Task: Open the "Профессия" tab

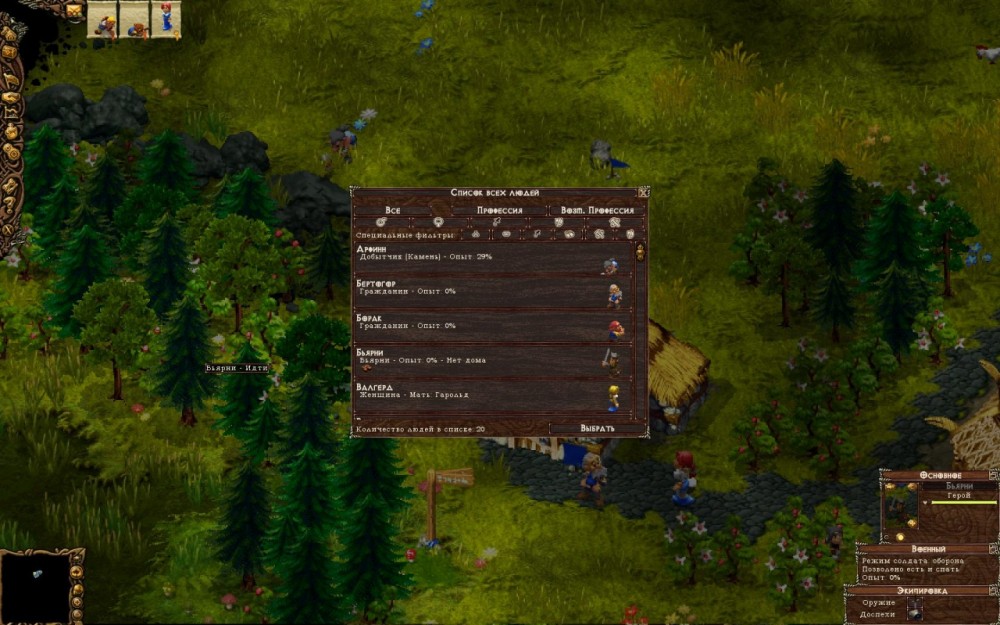Action: coord(499,211)
